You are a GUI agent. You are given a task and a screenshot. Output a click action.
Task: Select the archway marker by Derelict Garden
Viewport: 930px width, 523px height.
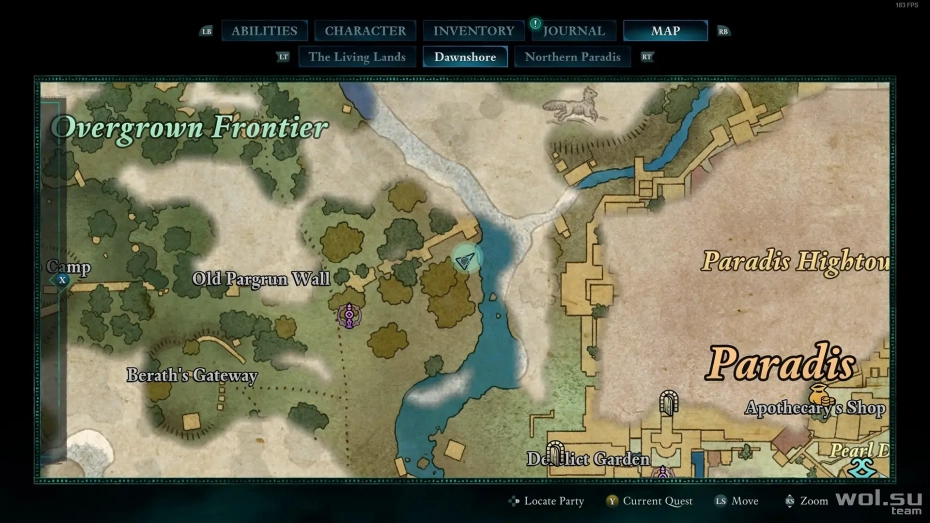(556, 452)
